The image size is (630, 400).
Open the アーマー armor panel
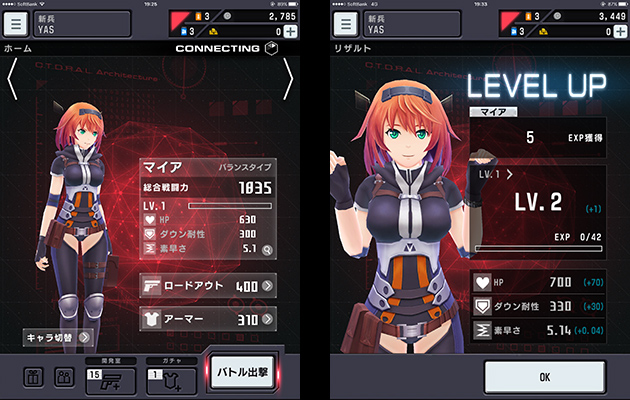tap(208, 320)
